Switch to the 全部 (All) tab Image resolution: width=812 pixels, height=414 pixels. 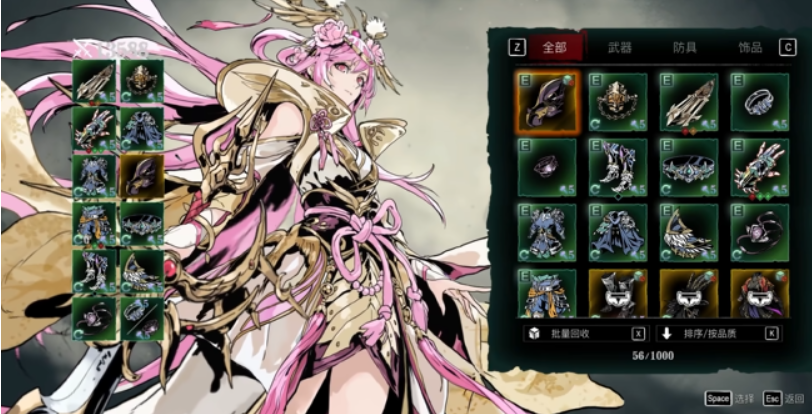[554, 47]
